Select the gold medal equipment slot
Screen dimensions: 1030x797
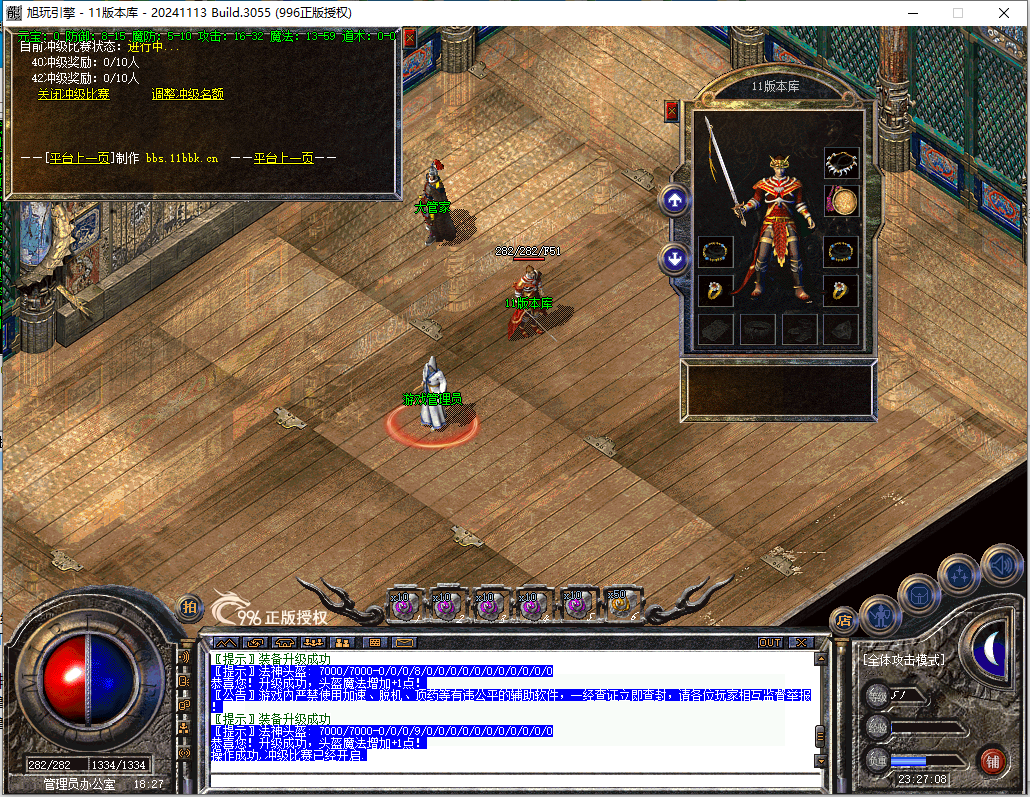(841, 202)
